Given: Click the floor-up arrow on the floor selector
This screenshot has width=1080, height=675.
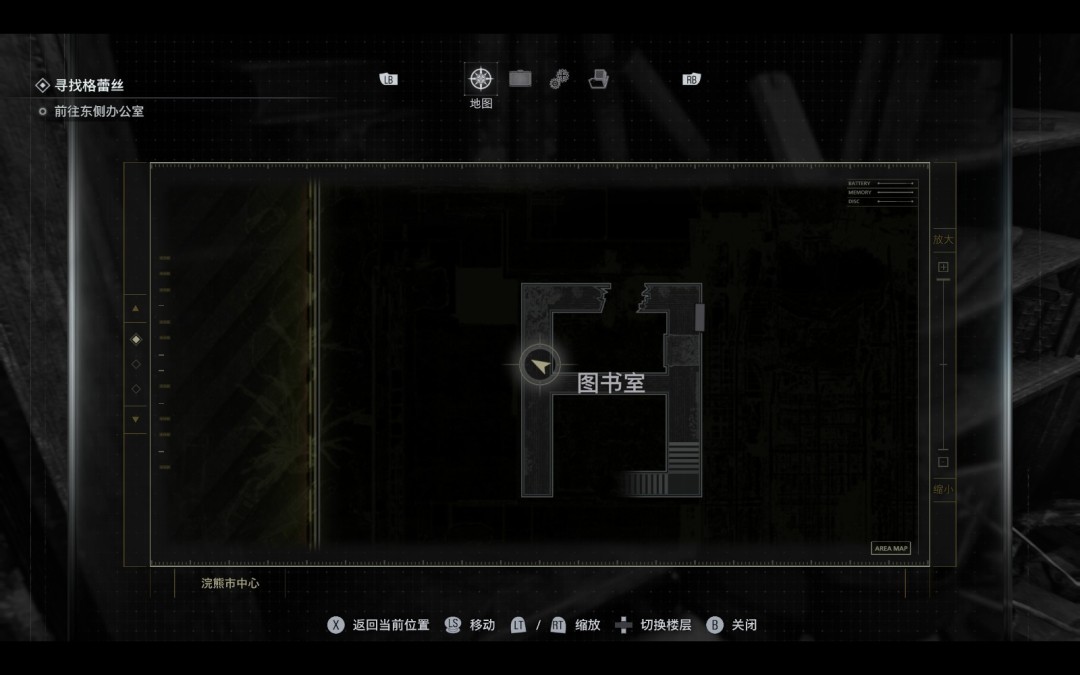Looking at the screenshot, I should pos(136,309).
